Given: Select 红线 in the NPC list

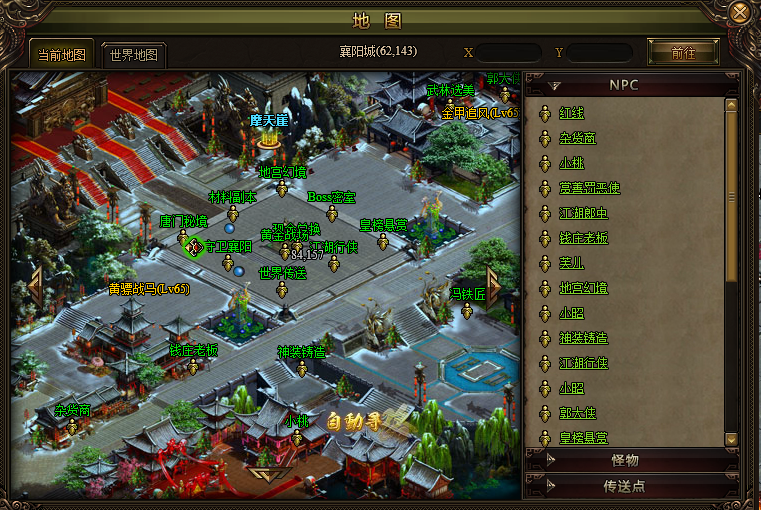Looking at the screenshot, I should [571, 113].
